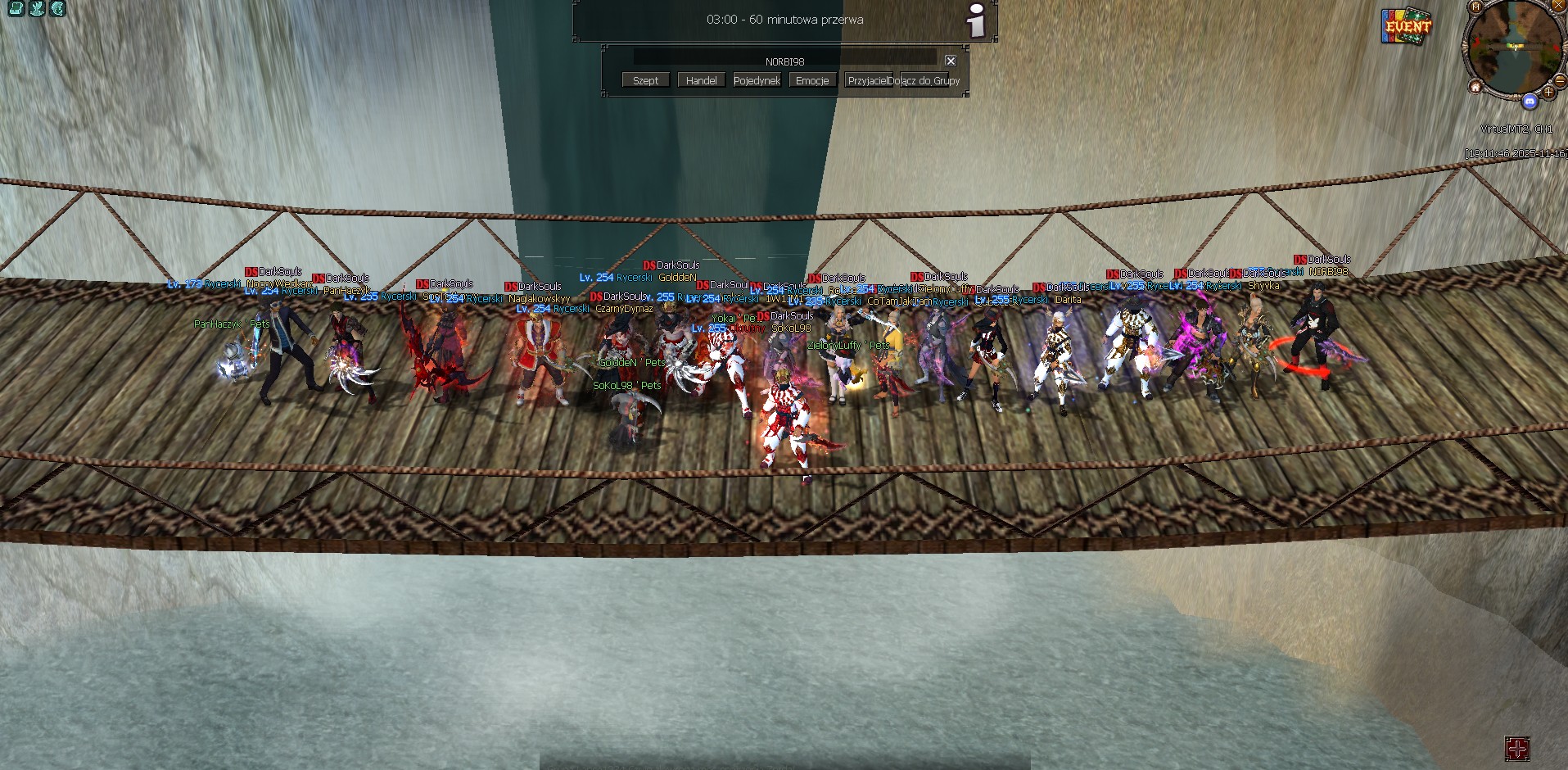1568x770 pixels.
Task: Zoom out the minimap with the minus button
Action: 1559,80
